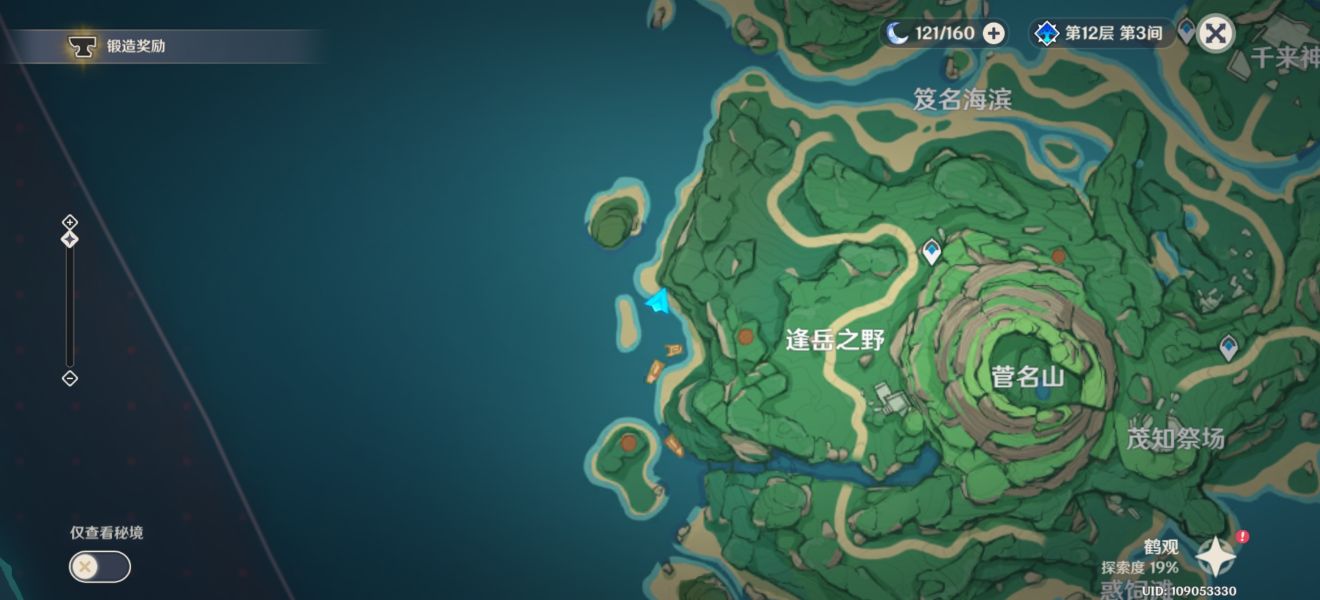Zoom out with the slider's minus button
This screenshot has width=1320, height=600.
69,378
